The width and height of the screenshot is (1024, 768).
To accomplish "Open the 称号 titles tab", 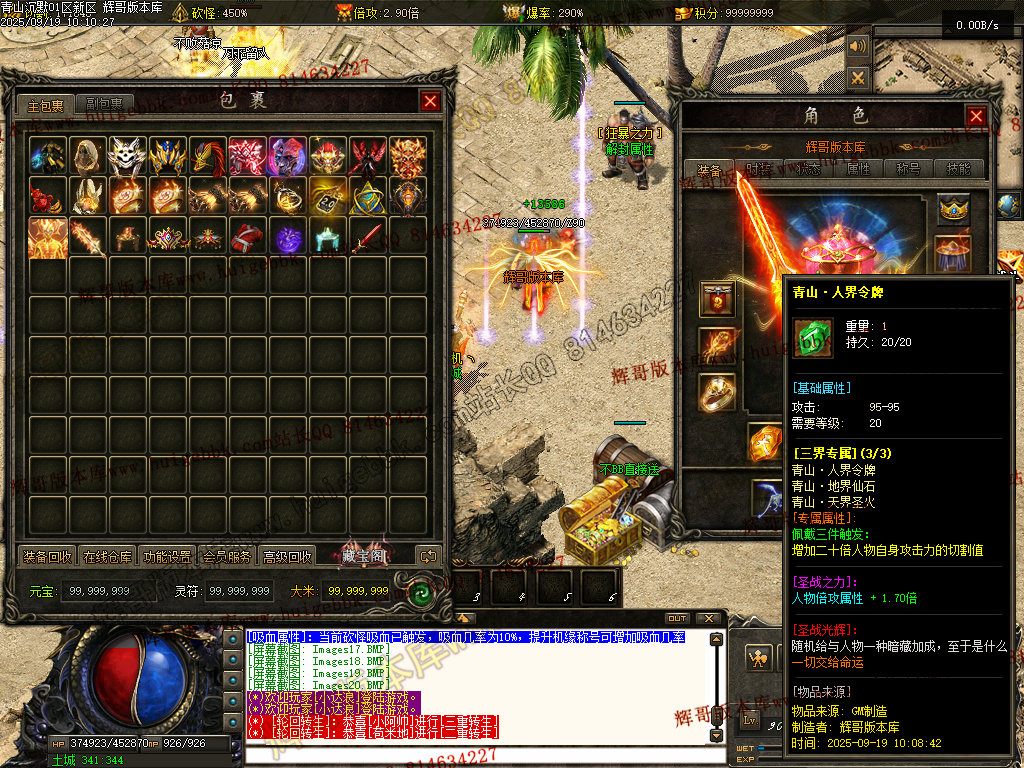I will click(909, 170).
